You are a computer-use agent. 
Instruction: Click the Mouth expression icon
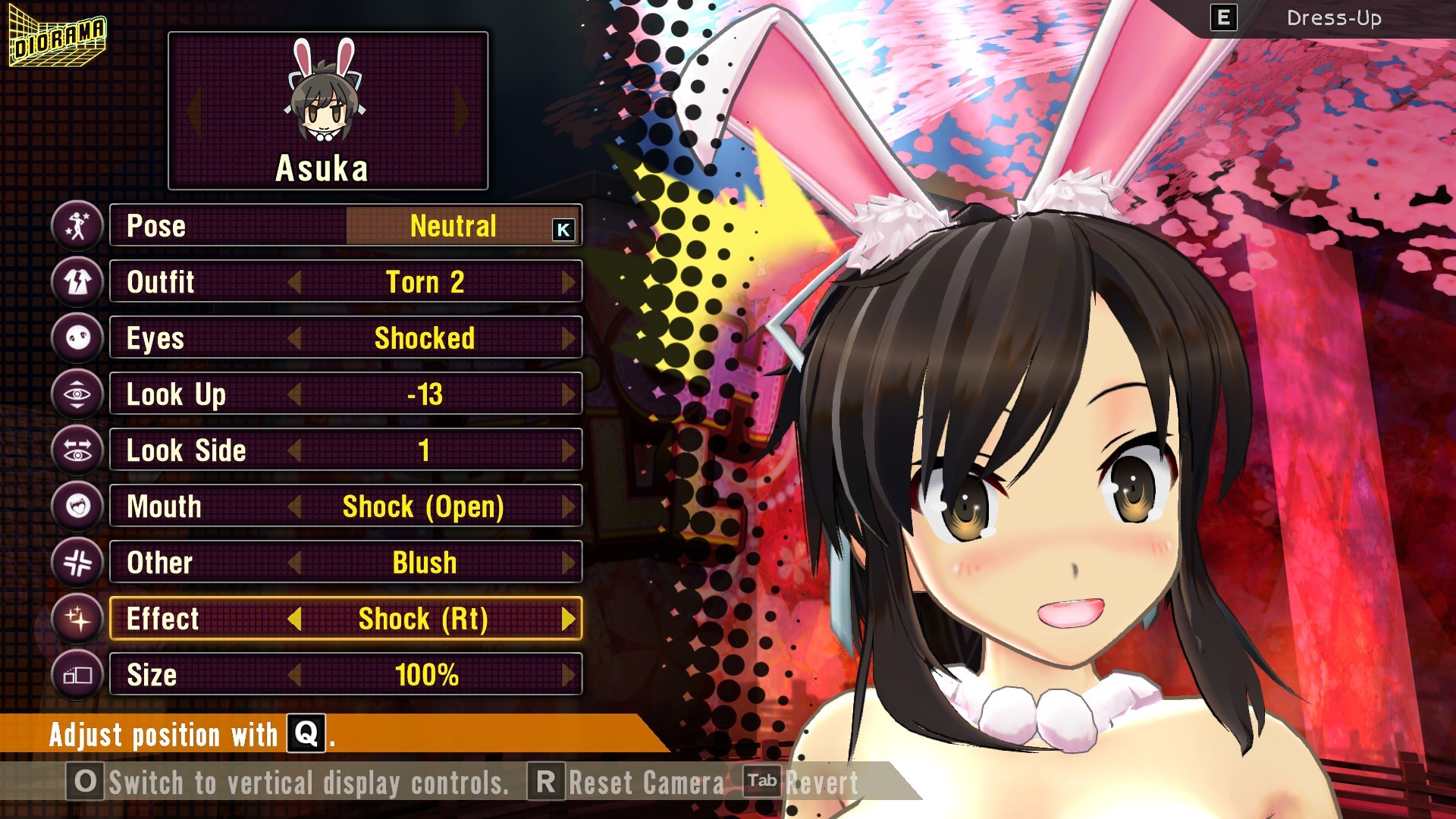pos(77,506)
